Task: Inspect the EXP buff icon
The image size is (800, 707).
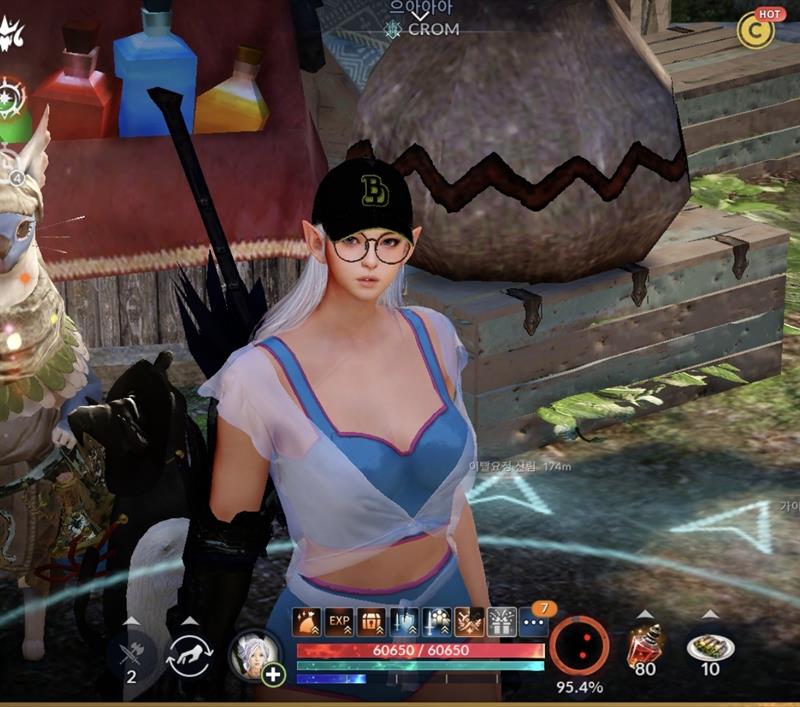Action: [x=339, y=622]
